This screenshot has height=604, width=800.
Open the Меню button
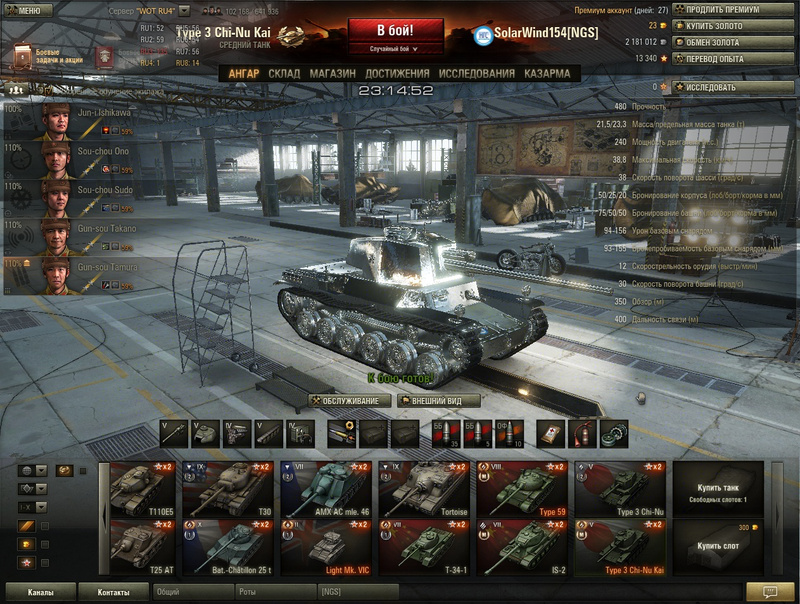tap(28, 10)
